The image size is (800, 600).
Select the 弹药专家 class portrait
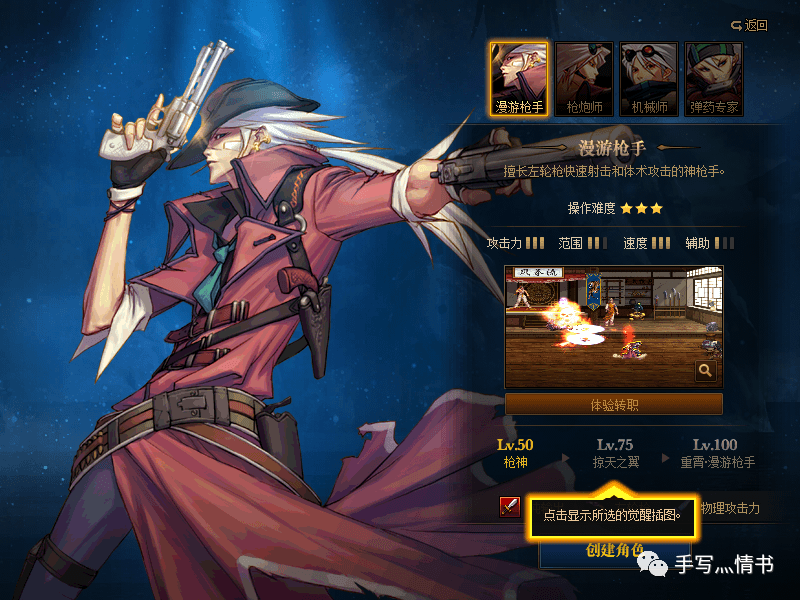(x=712, y=78)
